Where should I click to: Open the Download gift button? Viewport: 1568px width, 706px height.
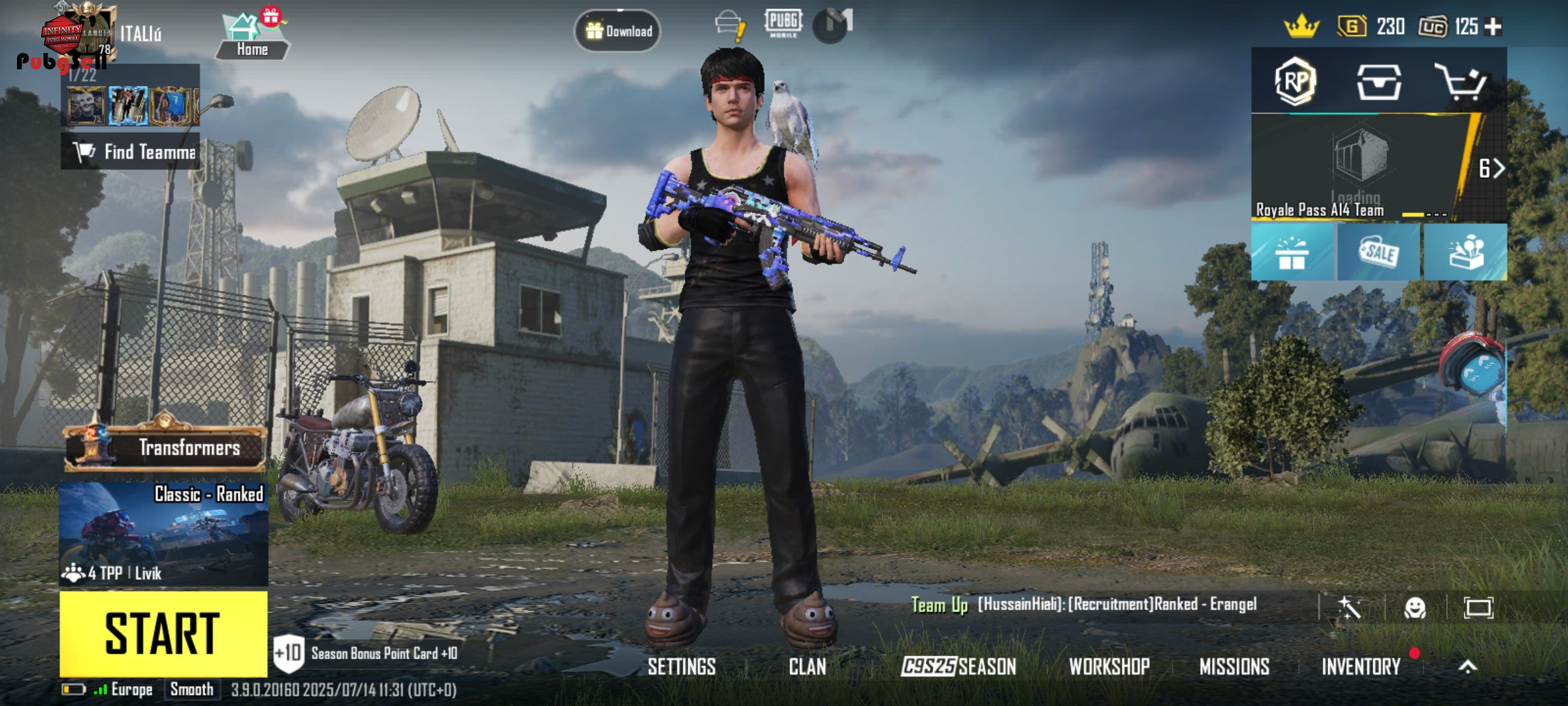tap(617, 31)
